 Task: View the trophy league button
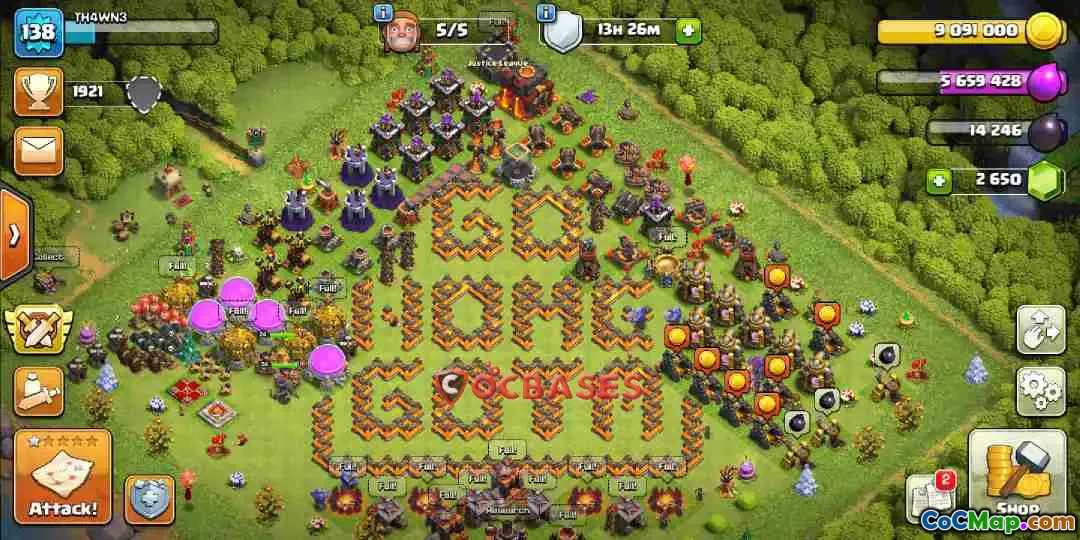39,92
